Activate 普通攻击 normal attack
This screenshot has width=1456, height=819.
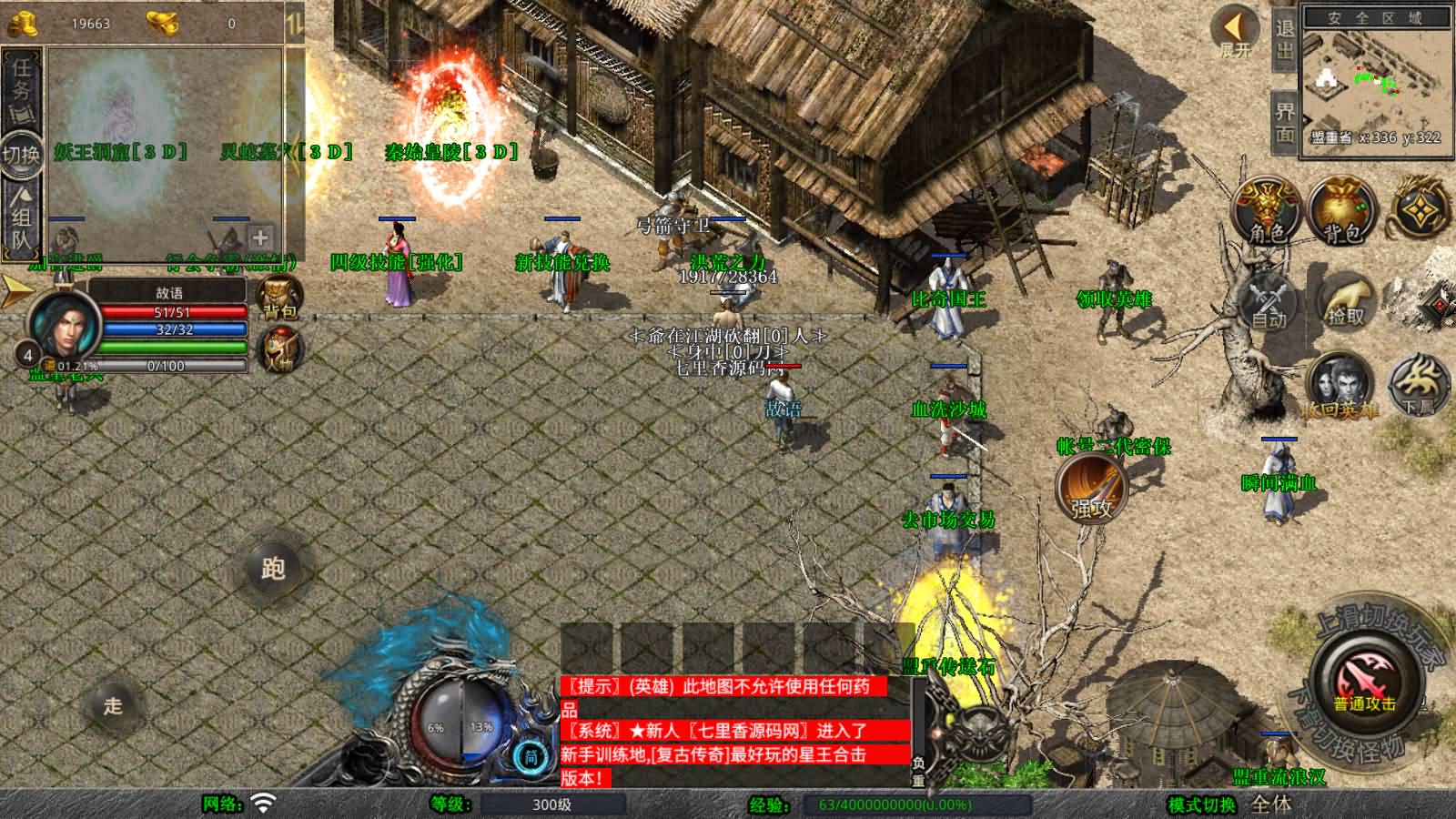click(x=1364, y=682)
